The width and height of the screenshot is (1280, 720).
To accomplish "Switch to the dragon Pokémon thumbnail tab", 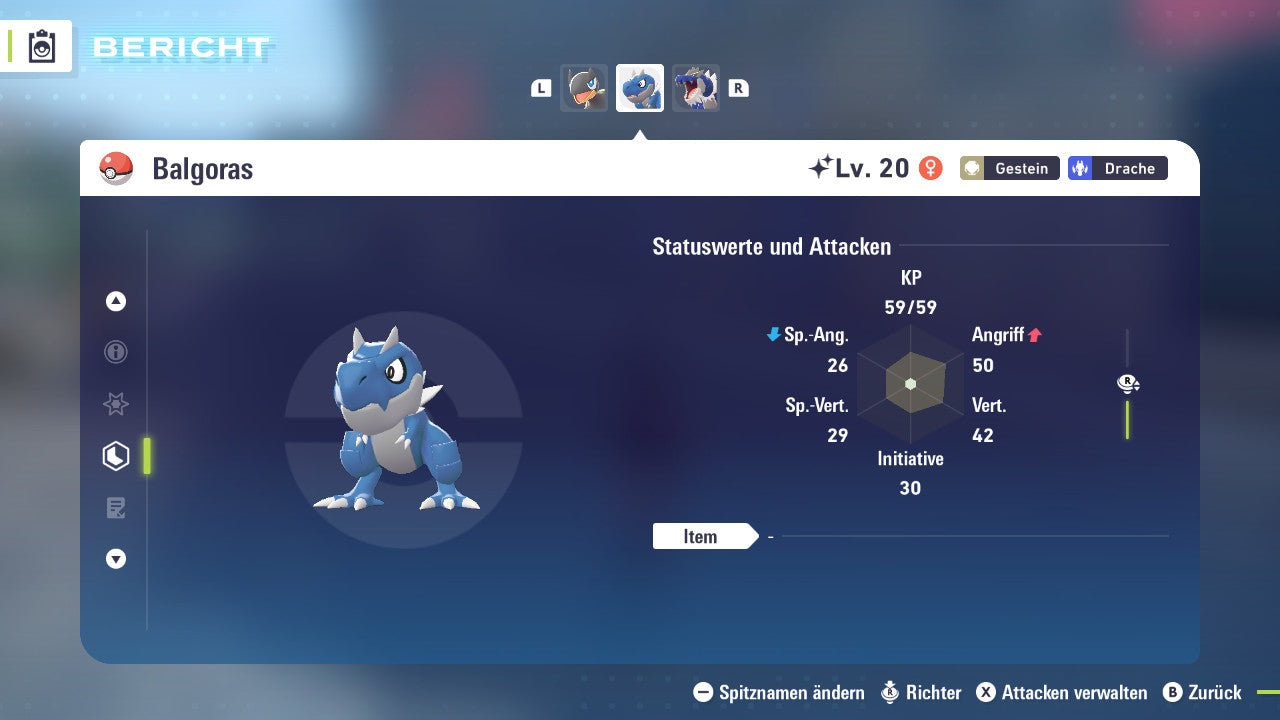I will point(695,88).
